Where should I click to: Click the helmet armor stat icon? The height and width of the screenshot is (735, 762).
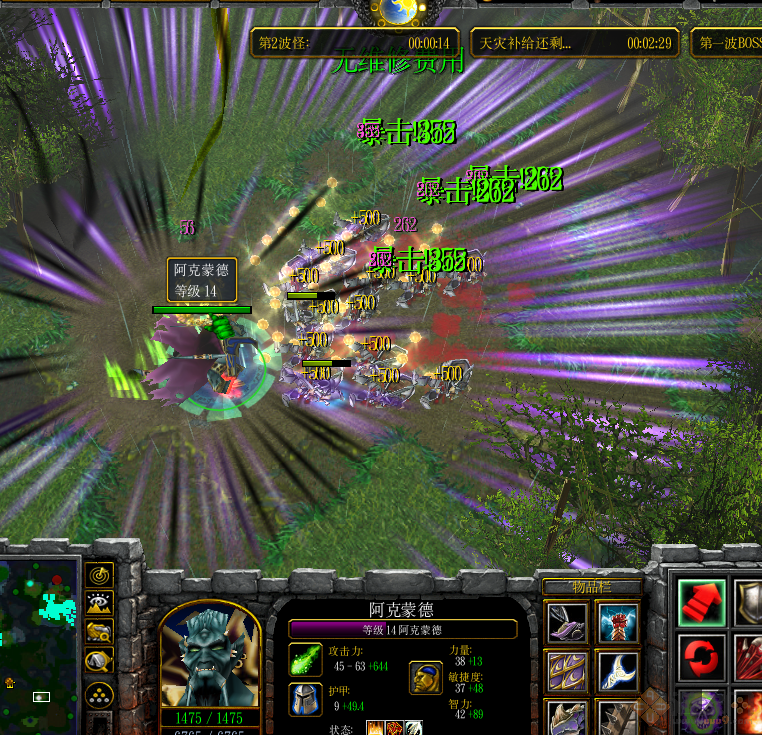(305, 700)
